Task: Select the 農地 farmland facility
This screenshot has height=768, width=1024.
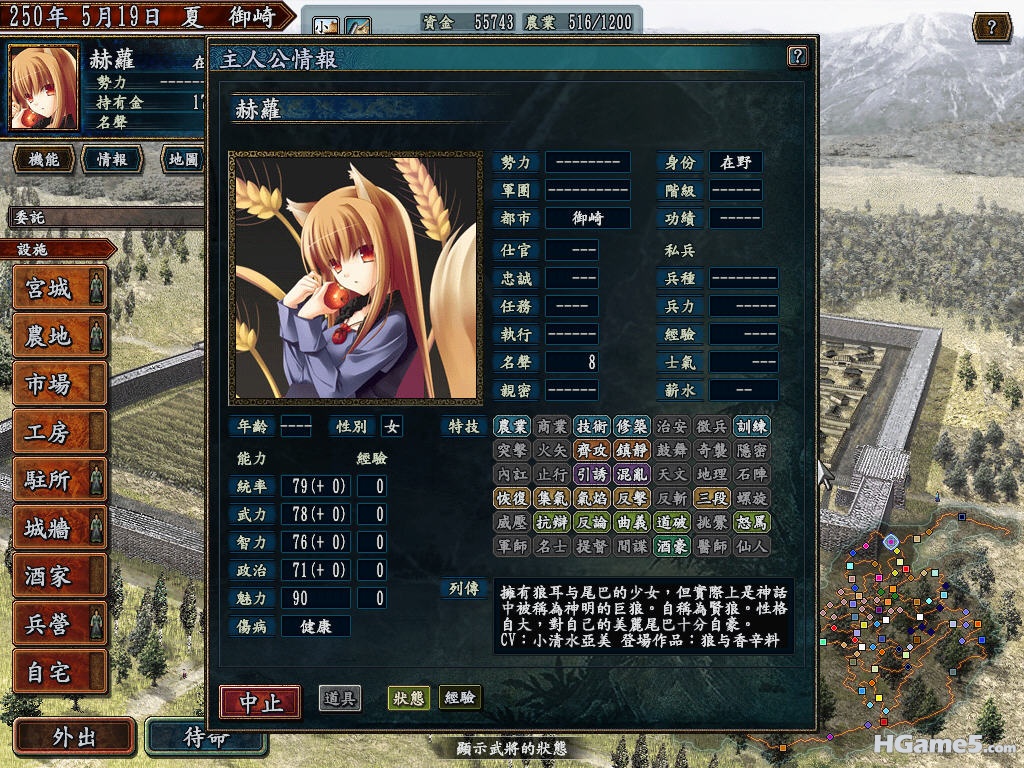Action: point(59,336)
